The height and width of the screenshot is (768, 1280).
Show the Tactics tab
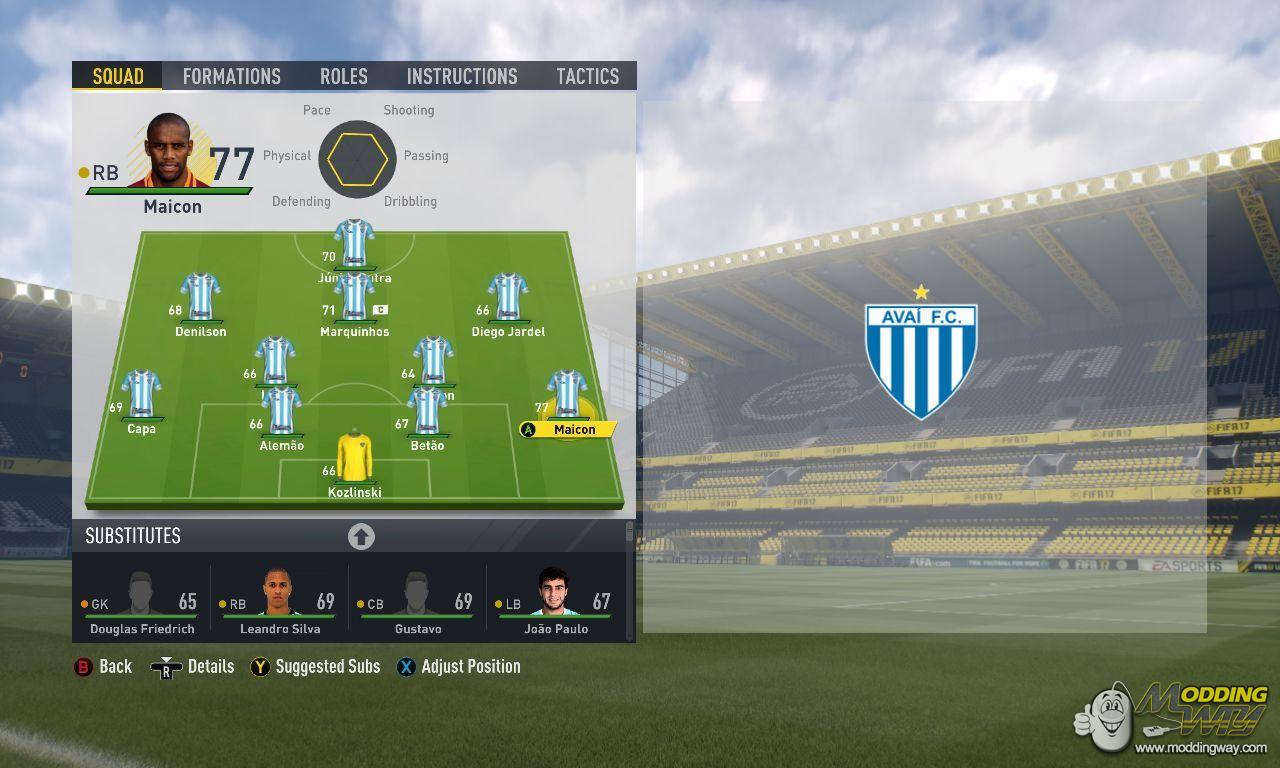point(587,76)
